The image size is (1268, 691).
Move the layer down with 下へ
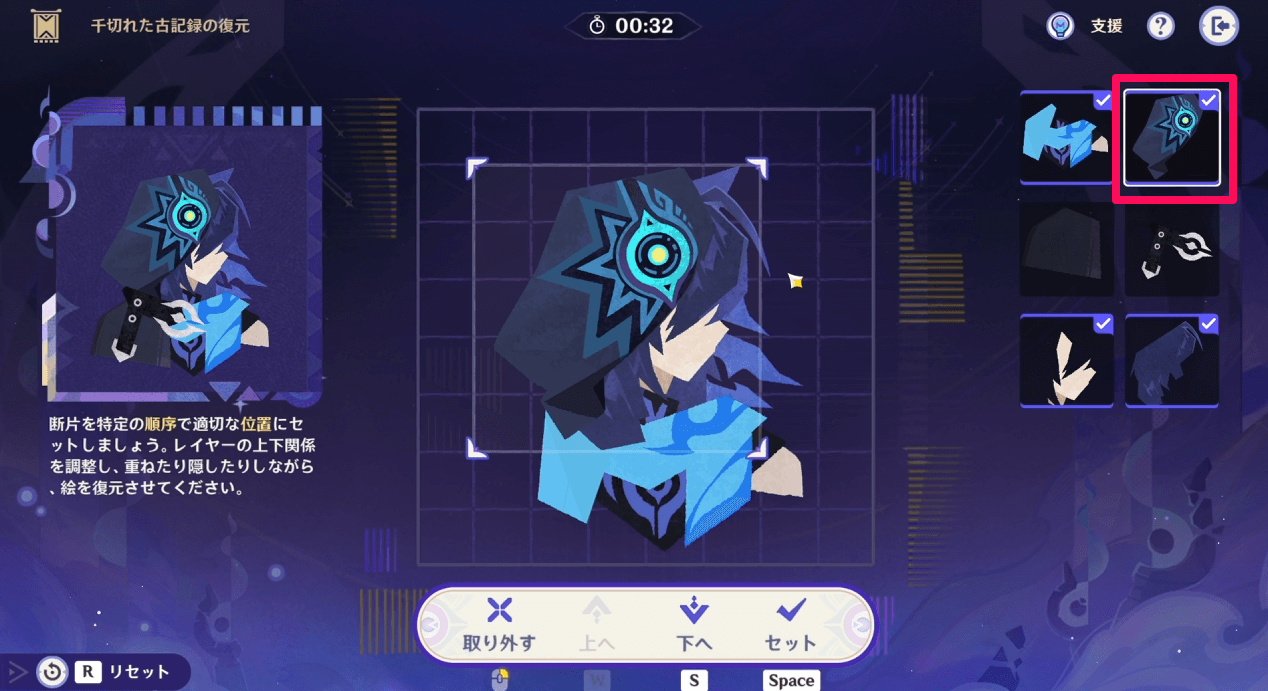[693, 624]
